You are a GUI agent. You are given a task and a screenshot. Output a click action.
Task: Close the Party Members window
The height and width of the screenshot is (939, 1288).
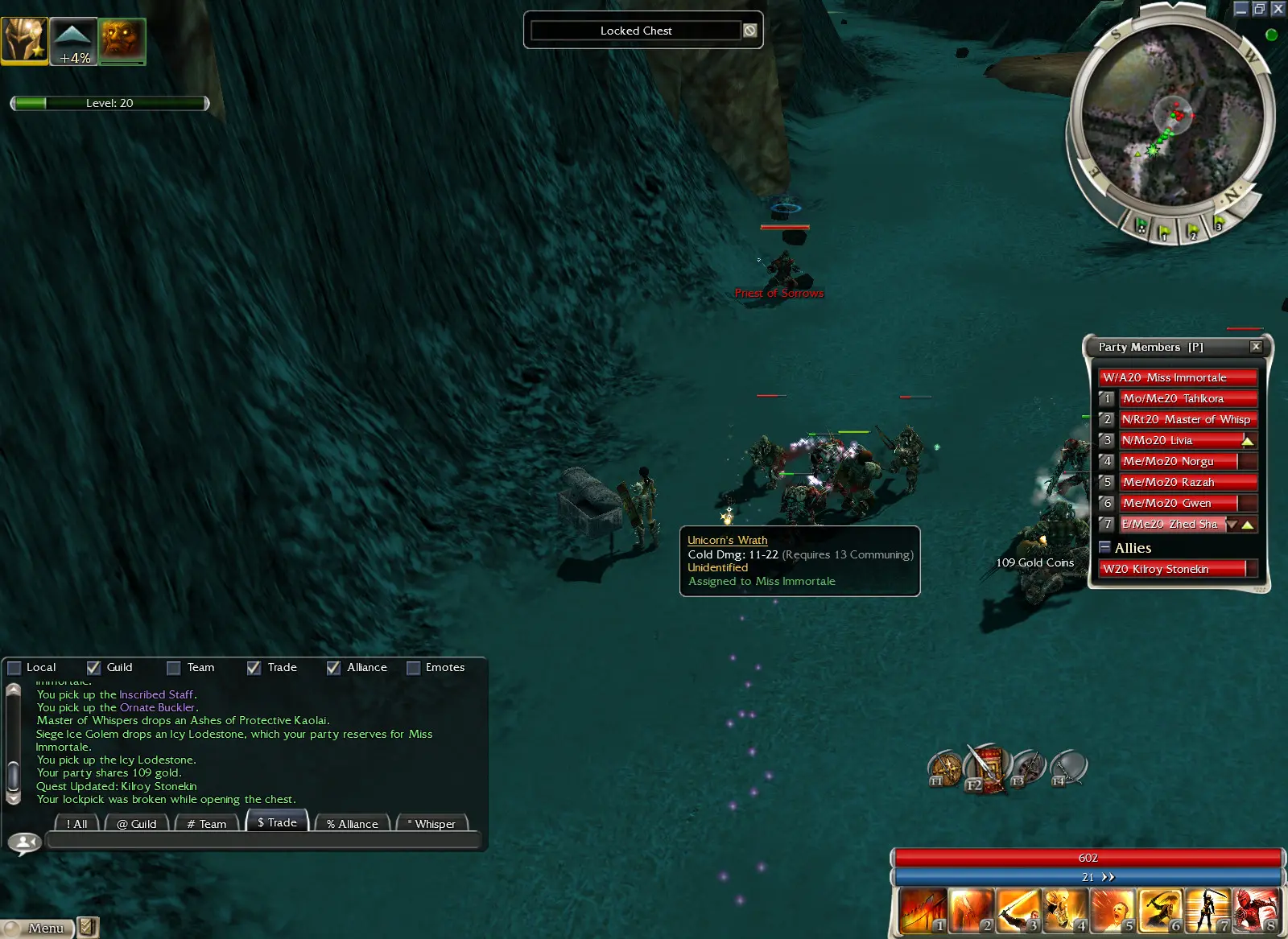[1256, 347]
